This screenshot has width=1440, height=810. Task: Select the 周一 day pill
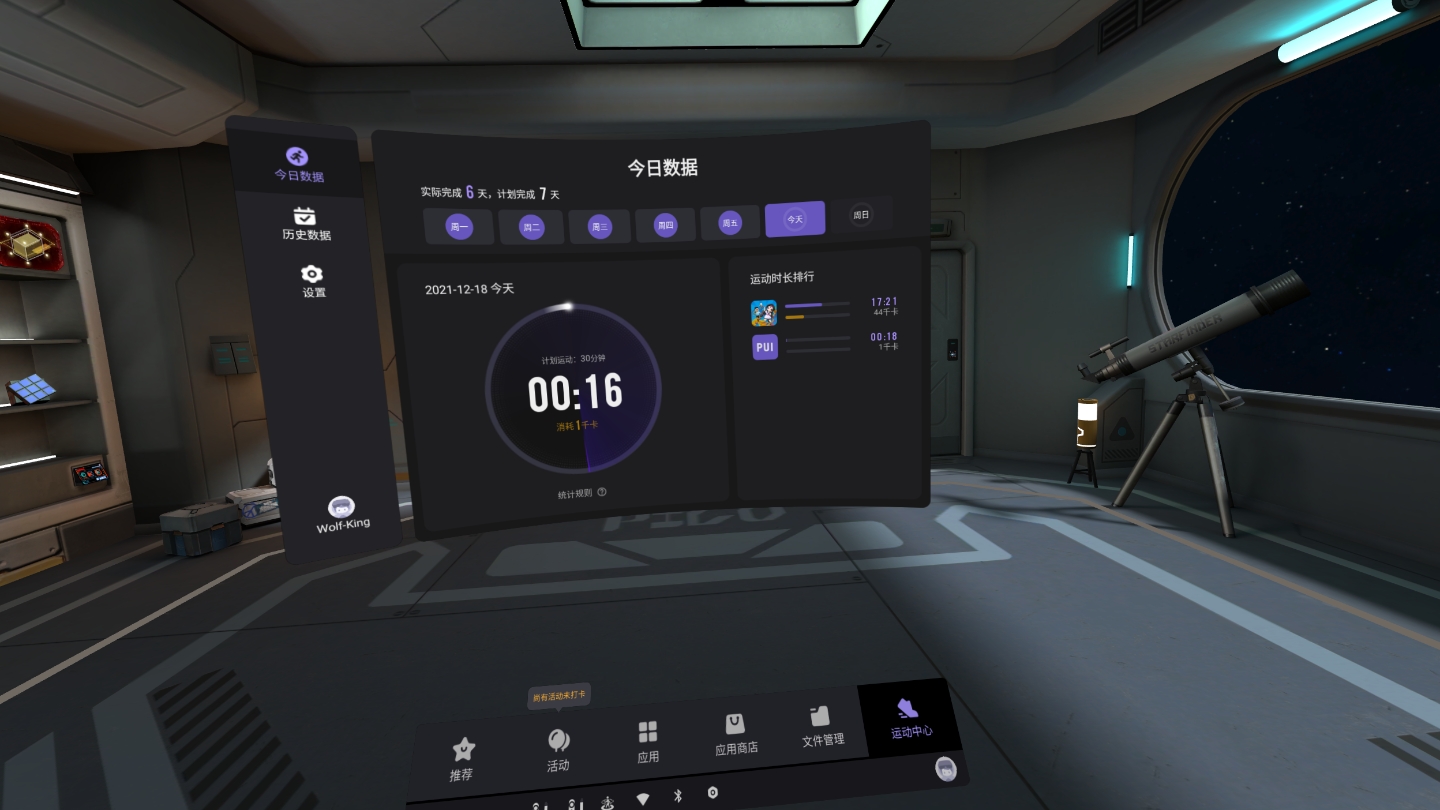point(459,226)
